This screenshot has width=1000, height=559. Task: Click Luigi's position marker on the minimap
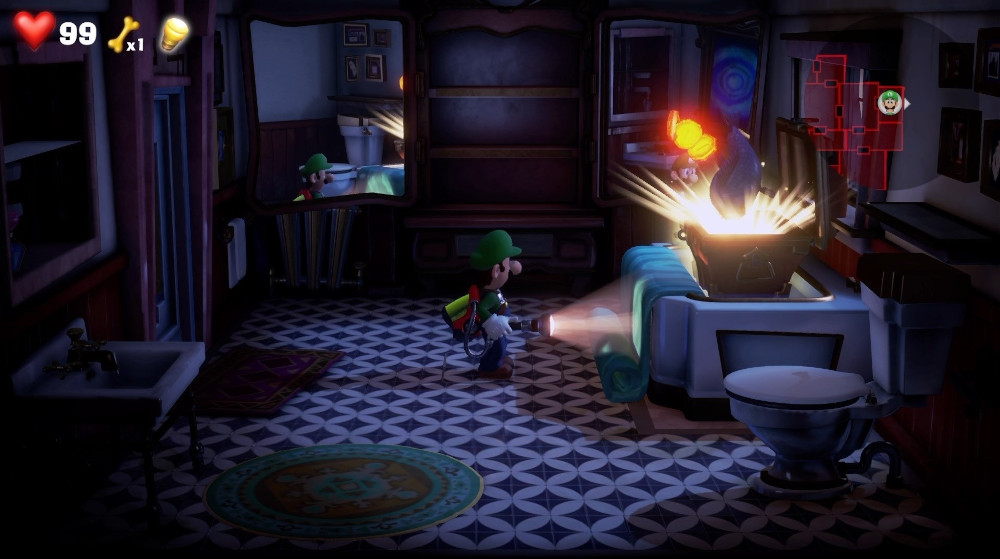click(x=889, y=102)
